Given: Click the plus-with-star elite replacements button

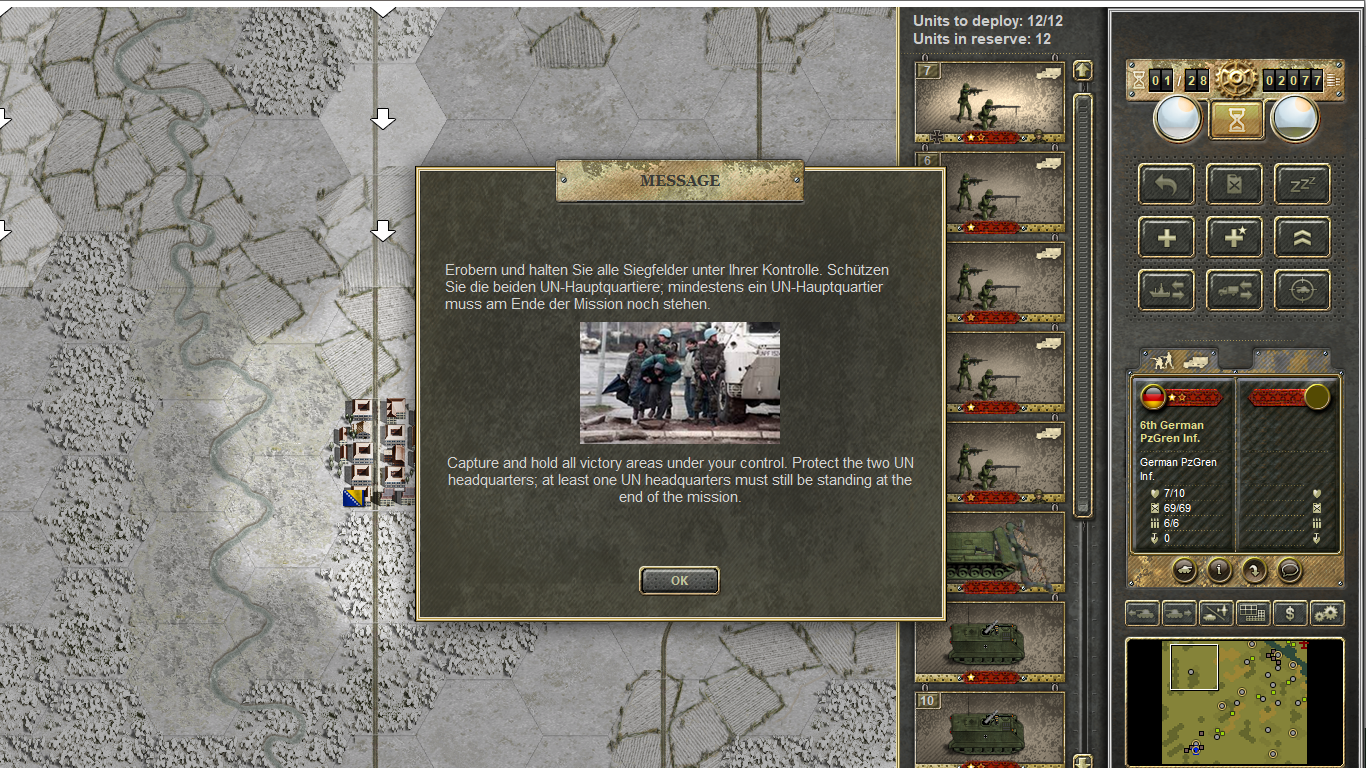Looking at the screenshot, I should [x=1234, y=238].
